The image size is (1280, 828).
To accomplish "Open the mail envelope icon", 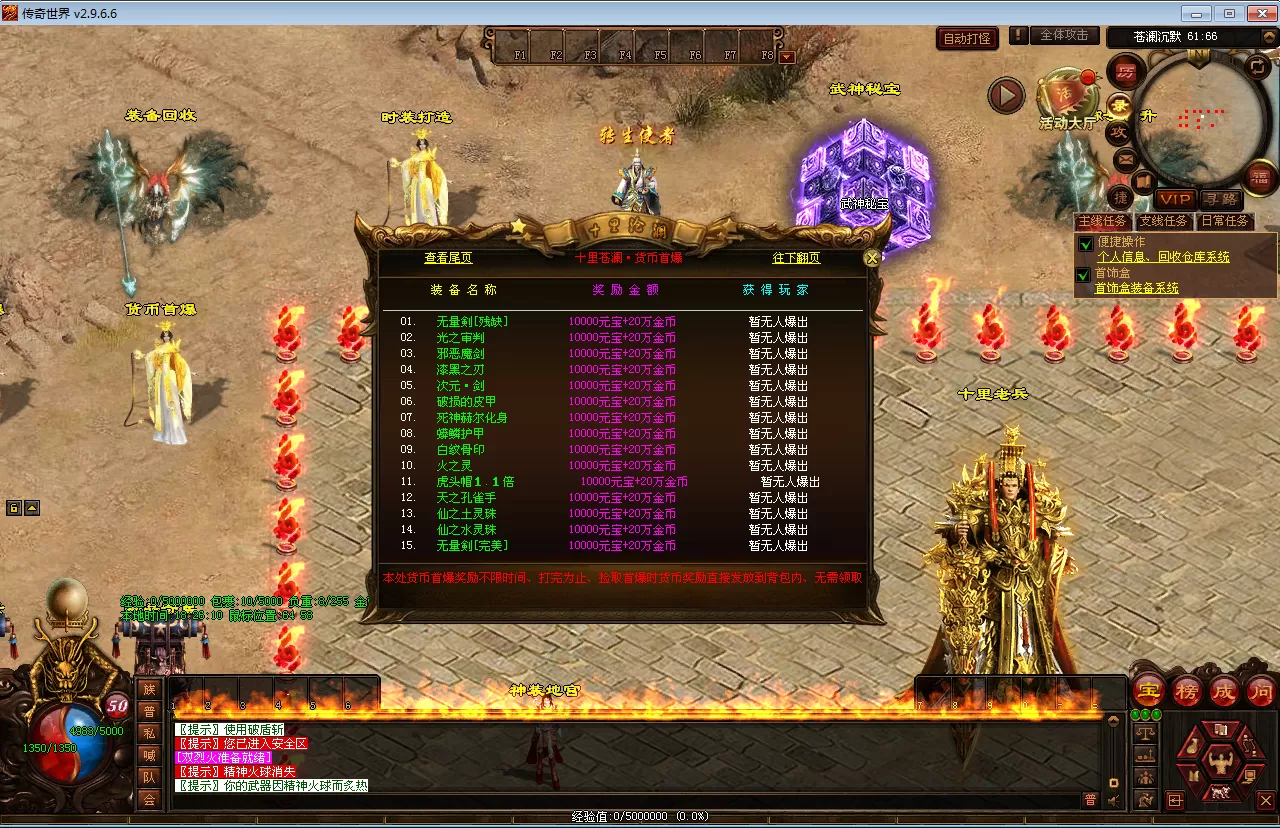I will pyautogui.click(x=1125, y=158).
